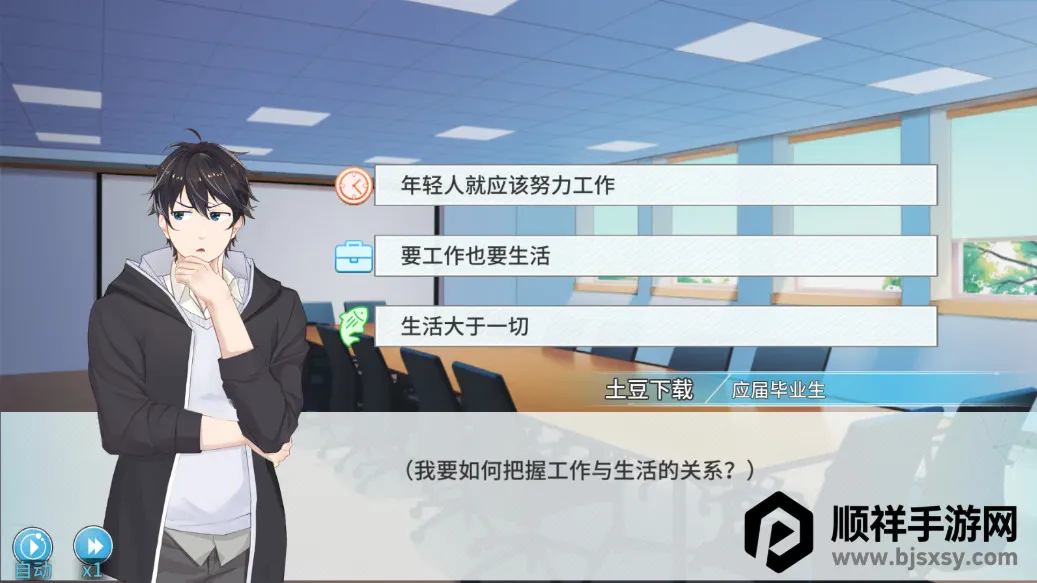Screen dimensions: 1037x583
Task: Pick the answer 生活大于一切
Action: pos(655,327)
